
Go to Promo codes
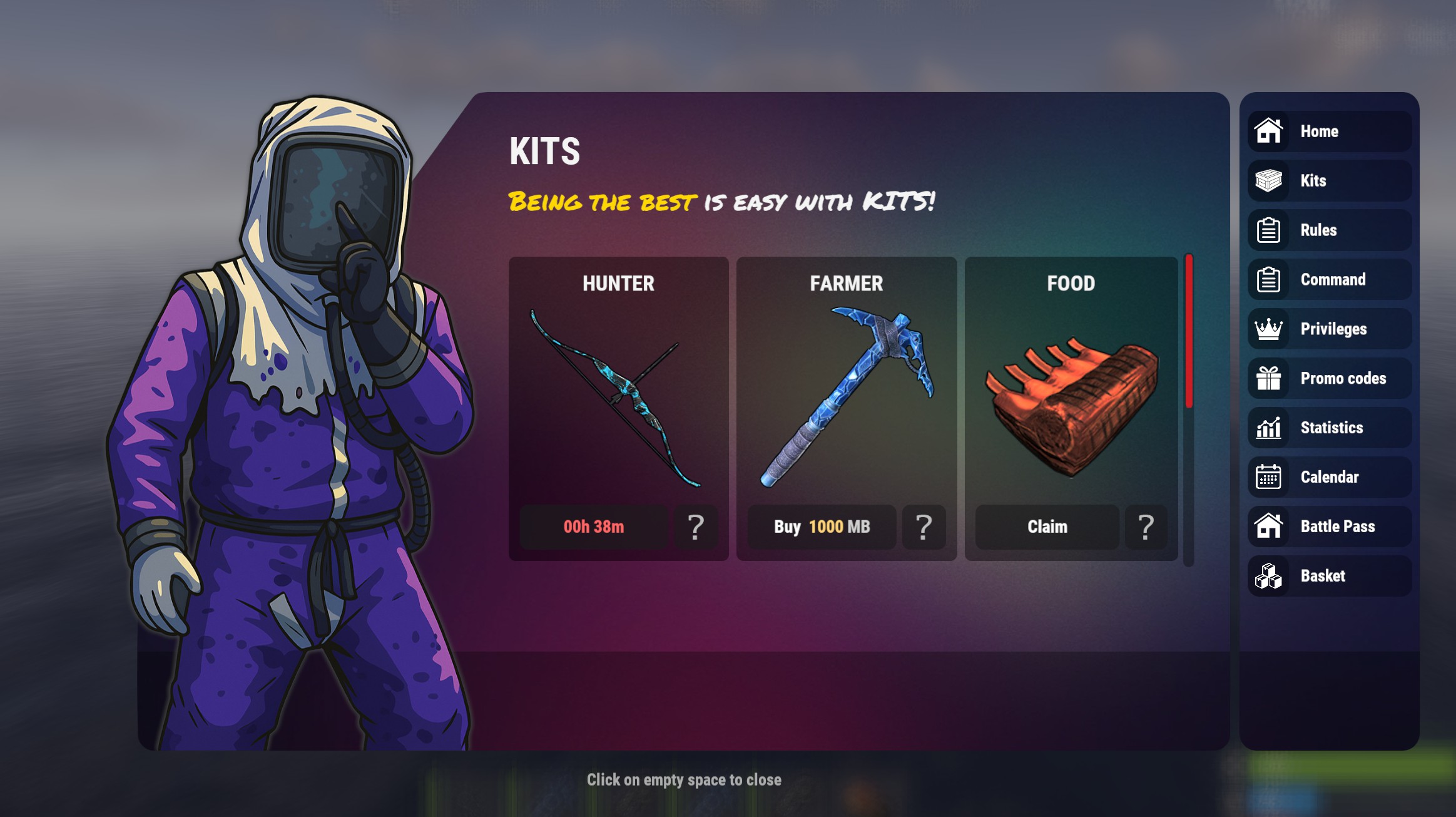(1329, 379)
